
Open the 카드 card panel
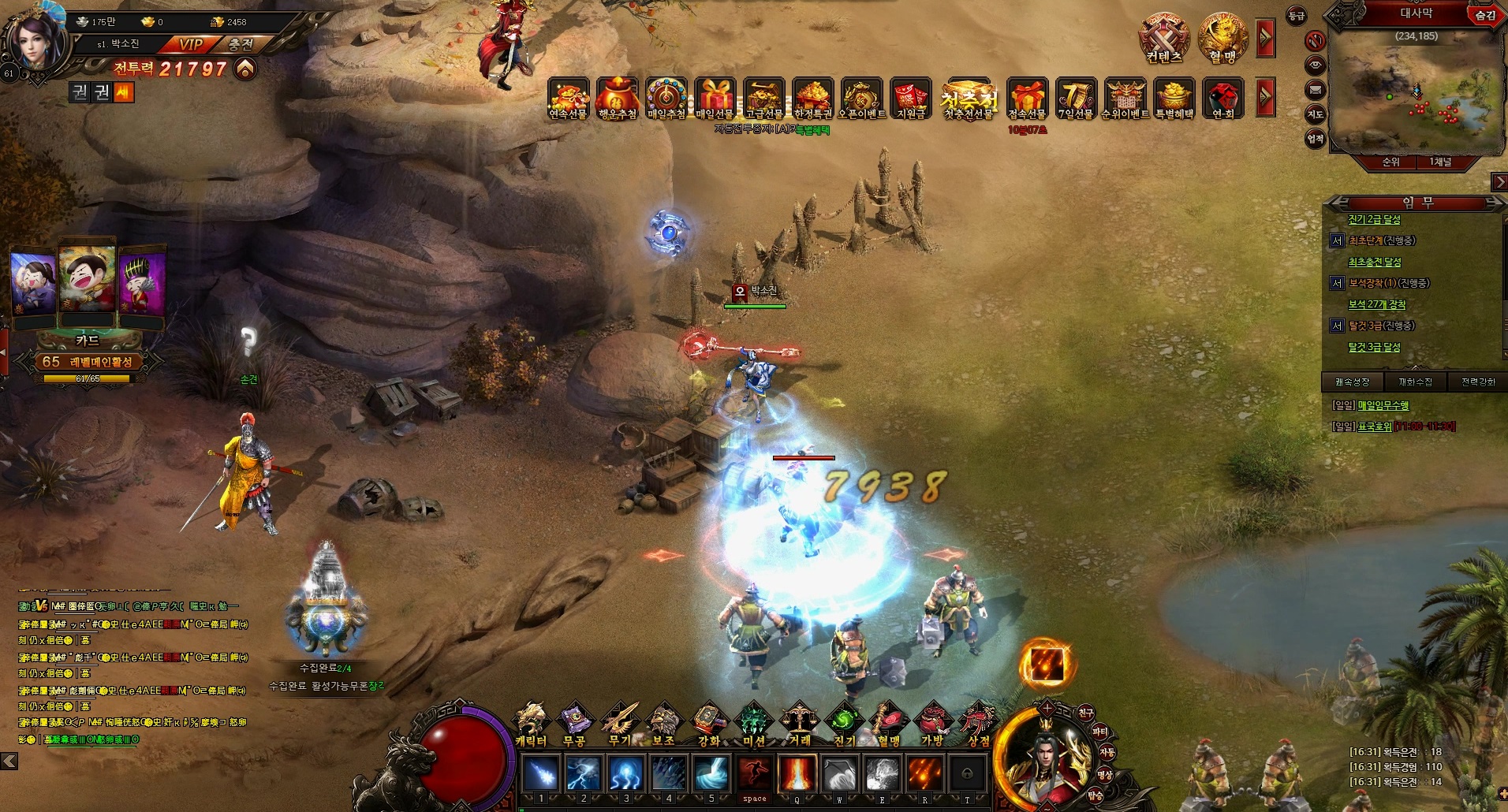[88, 341]
